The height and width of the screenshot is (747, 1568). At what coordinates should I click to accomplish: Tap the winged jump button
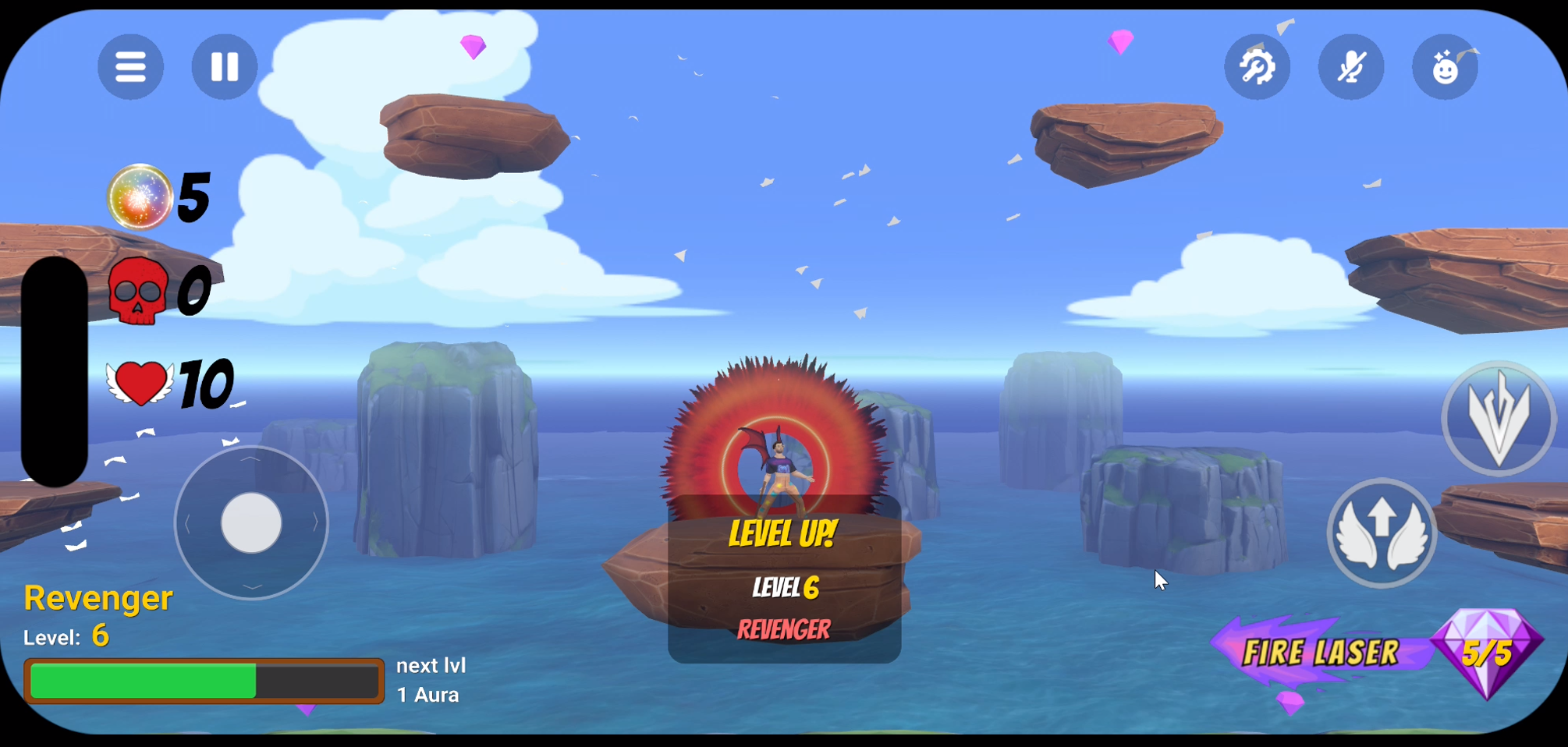1382,533
